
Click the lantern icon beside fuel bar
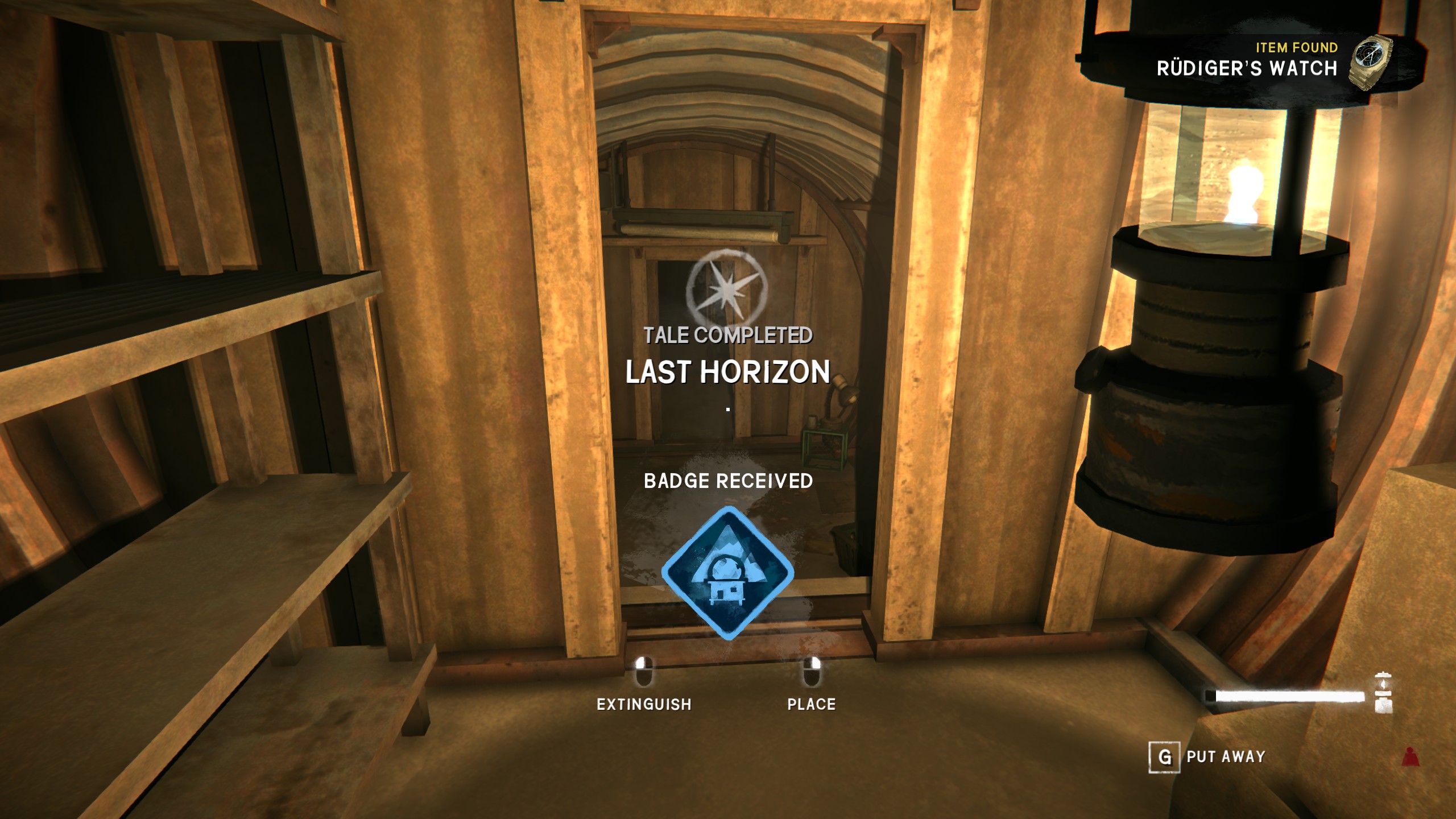point(1383,693)
